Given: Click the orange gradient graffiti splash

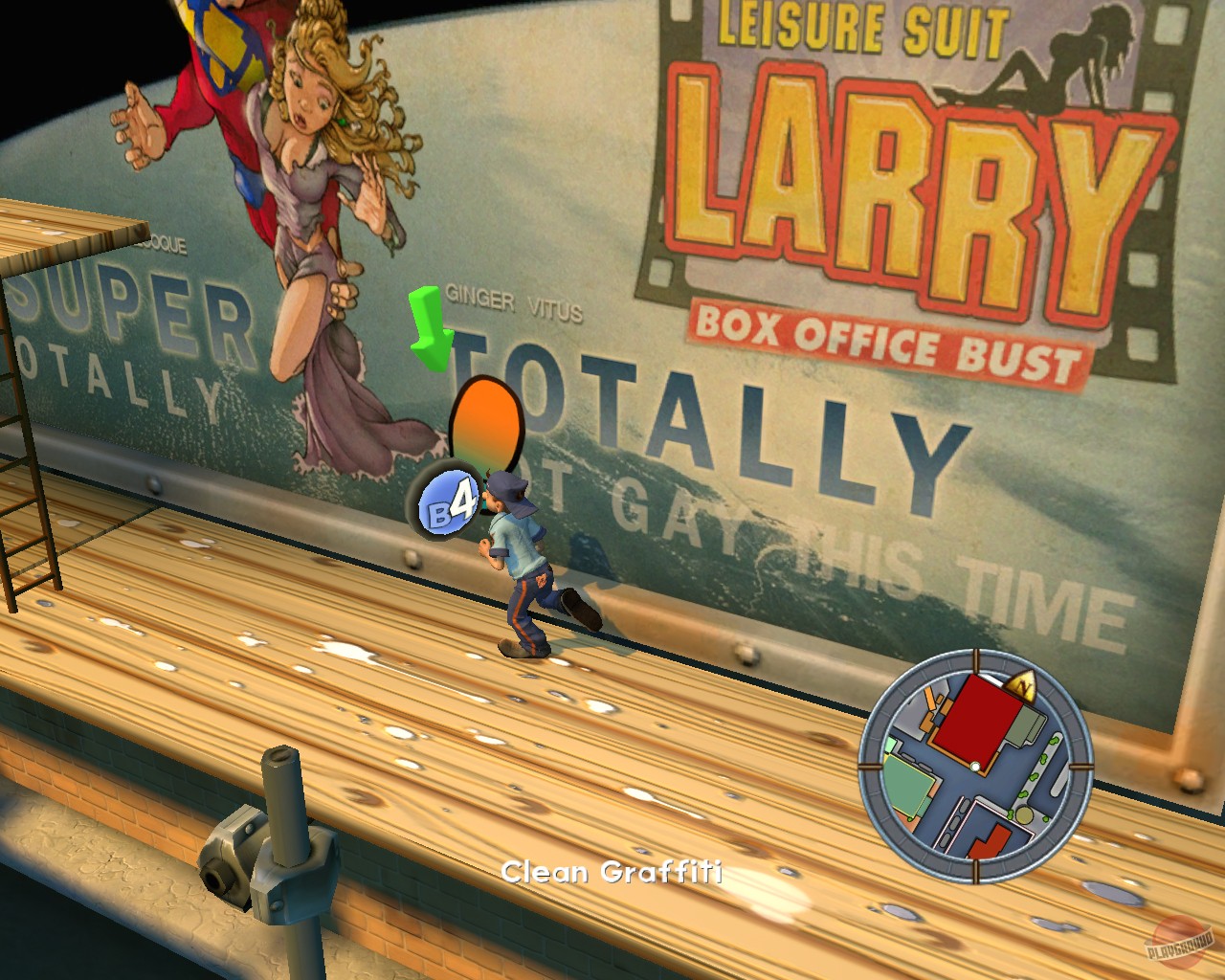Looking at the screenshot, I should click(484, 419).
